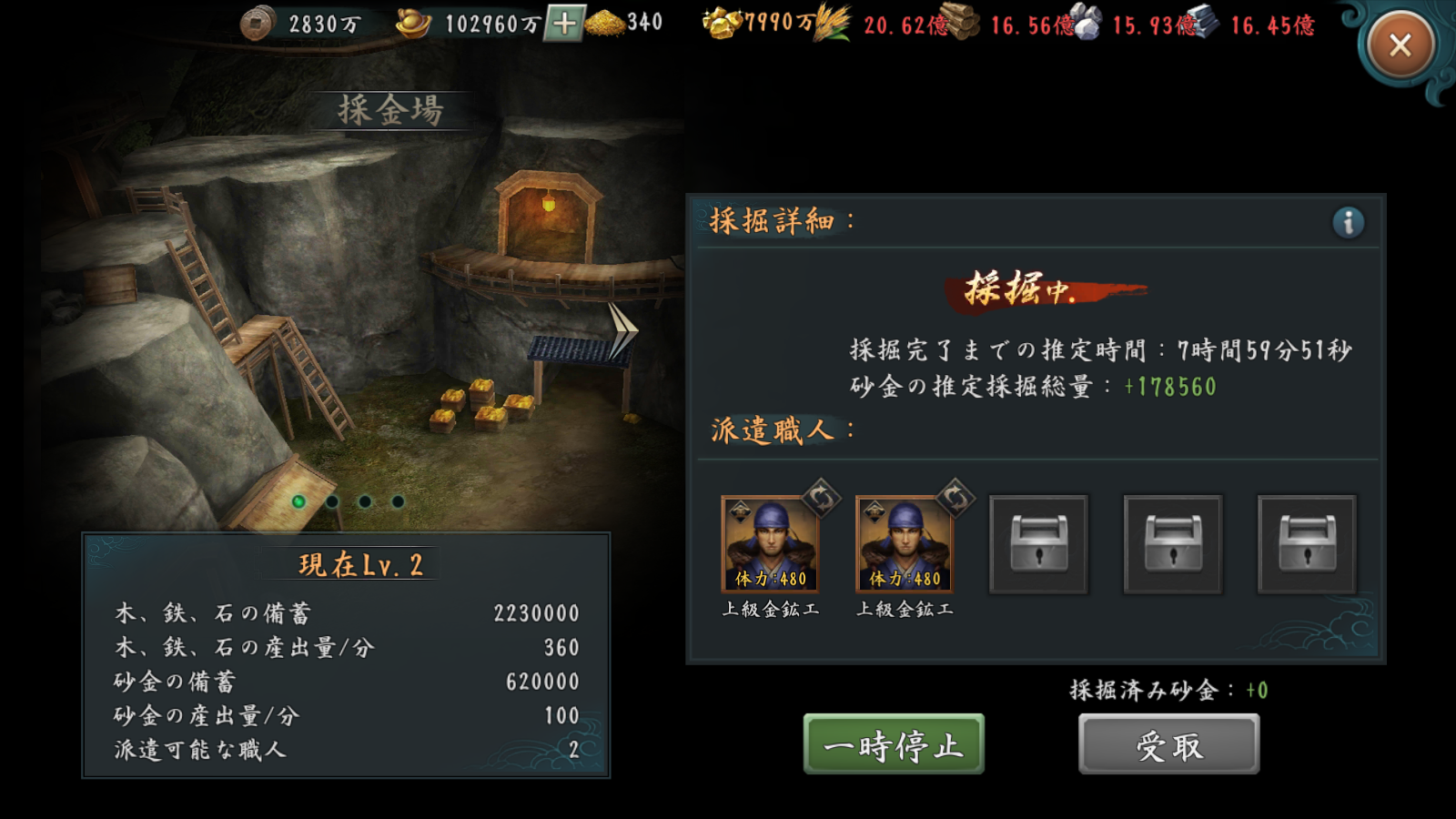
Task: Open the rightmost locked worker slot
Action: click(x=1306, y=543)
